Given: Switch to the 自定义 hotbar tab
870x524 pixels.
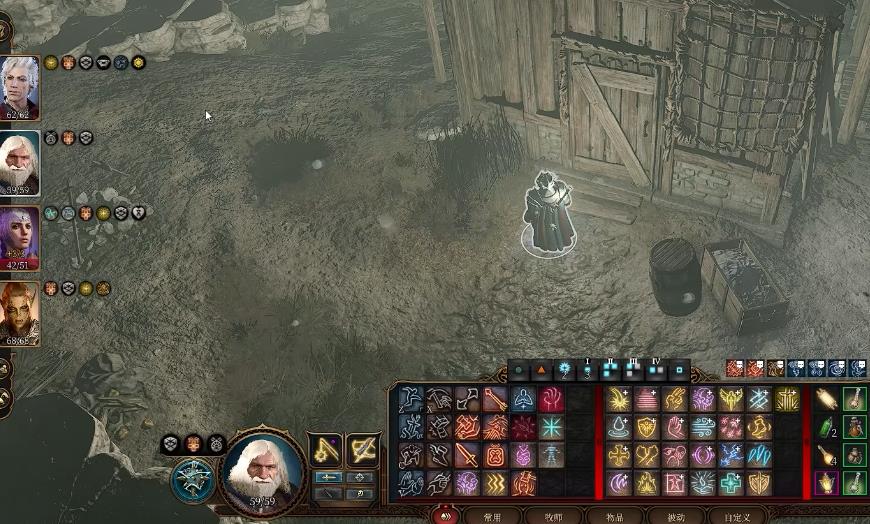Looking at the screenshot, I should 737,516.
